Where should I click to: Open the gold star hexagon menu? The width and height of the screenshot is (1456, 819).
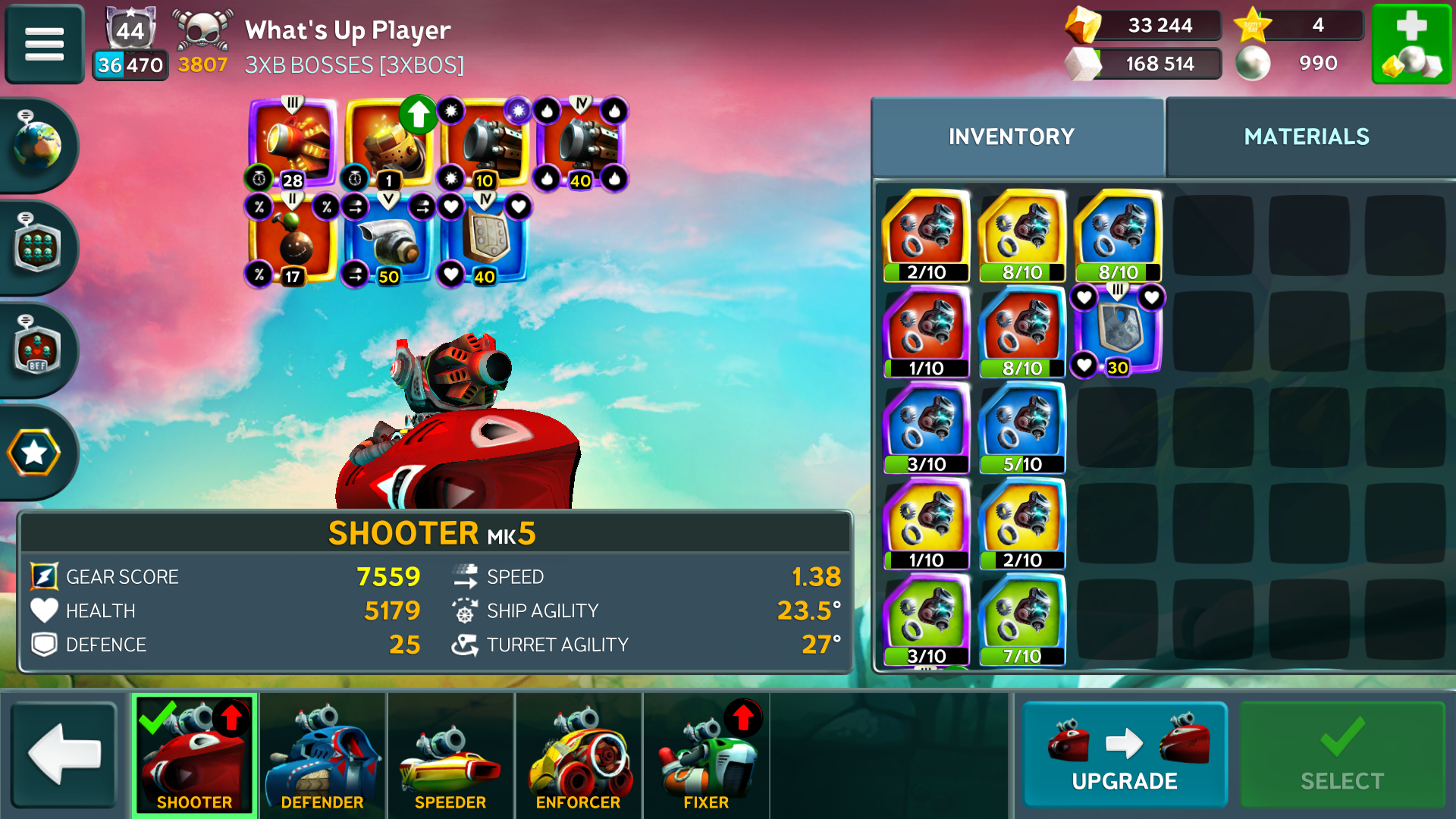coord(35,453)
